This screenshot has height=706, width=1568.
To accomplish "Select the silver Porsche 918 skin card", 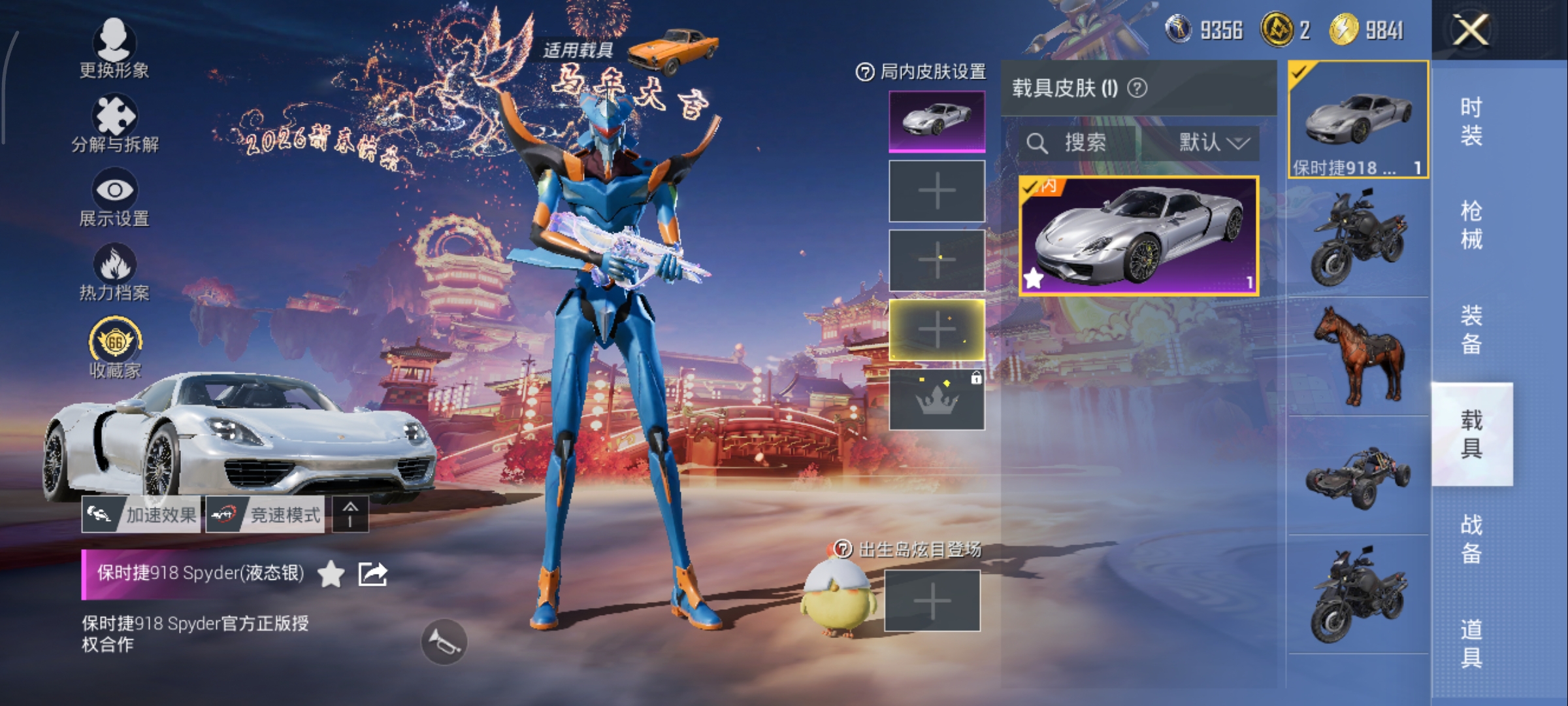I will pyautogui.click(x=1139, y=235).
